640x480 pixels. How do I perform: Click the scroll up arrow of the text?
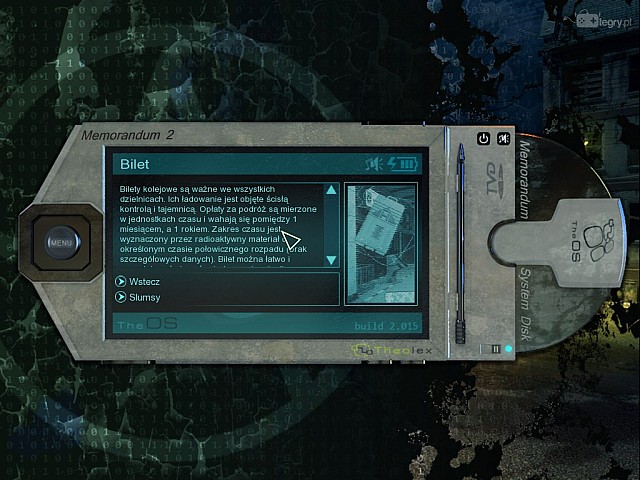click(331, 189)
